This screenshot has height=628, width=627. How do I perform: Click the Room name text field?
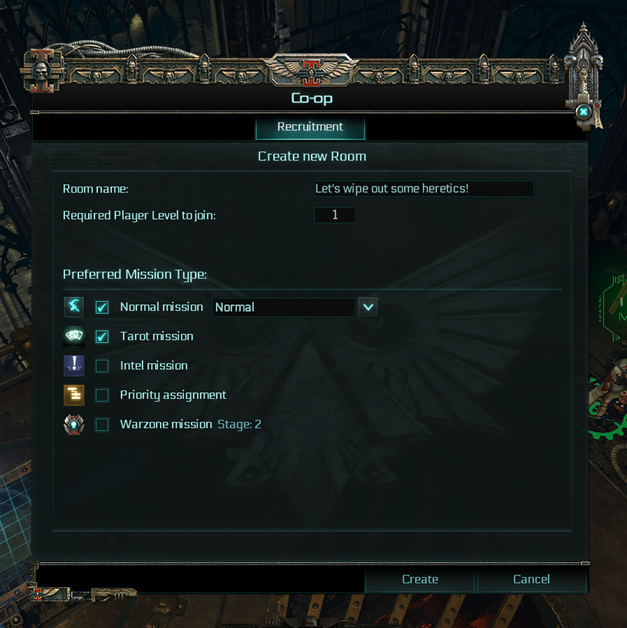(x=423, y=189)
